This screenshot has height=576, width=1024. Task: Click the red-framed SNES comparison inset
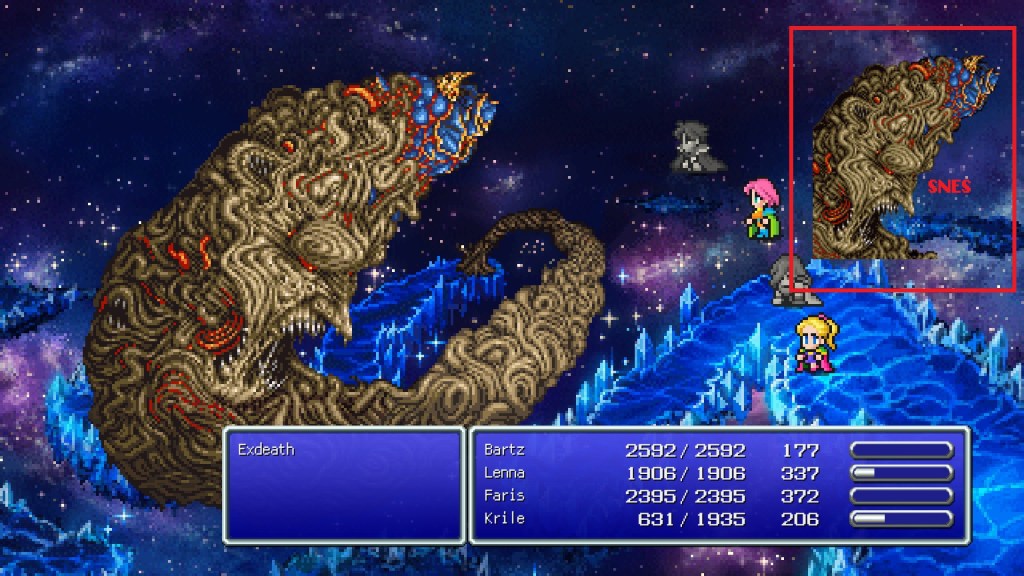pyautogui.click(x=902, y=160)
